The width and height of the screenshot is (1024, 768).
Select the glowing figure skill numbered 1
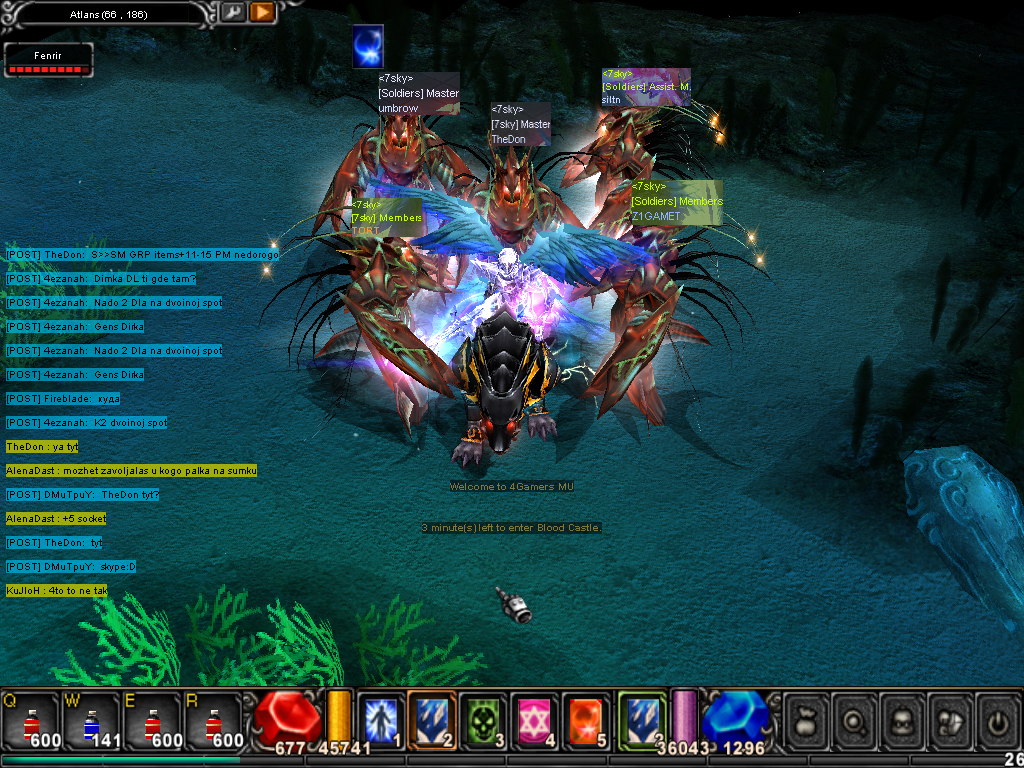[381, 718]
